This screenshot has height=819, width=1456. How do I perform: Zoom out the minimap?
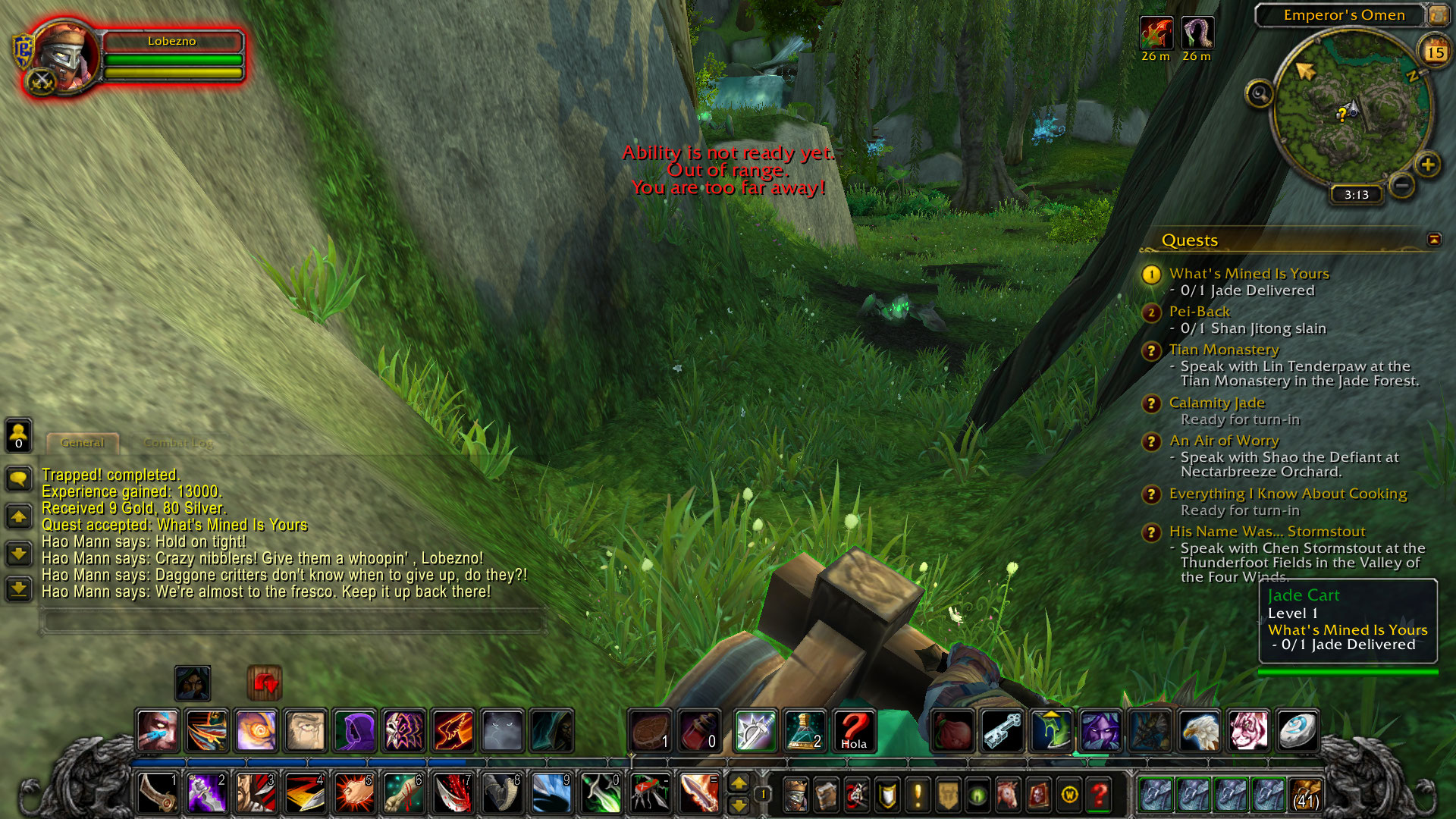(x=1402, y=184)
